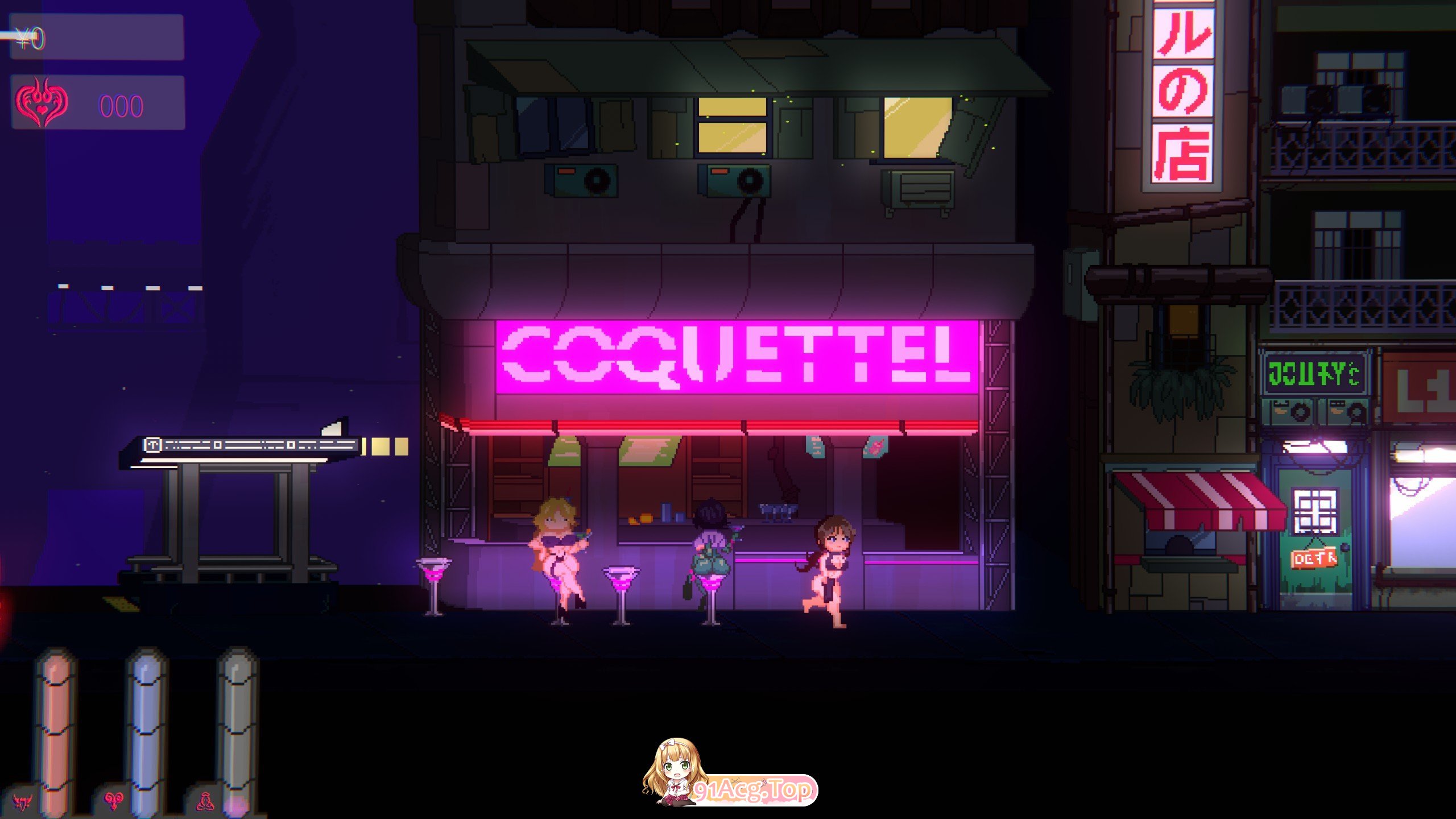Image resolution: width=1456 pixels, height=819 pixels.
Task: Click the ram horns emblem icon
Action: (114, 801)
